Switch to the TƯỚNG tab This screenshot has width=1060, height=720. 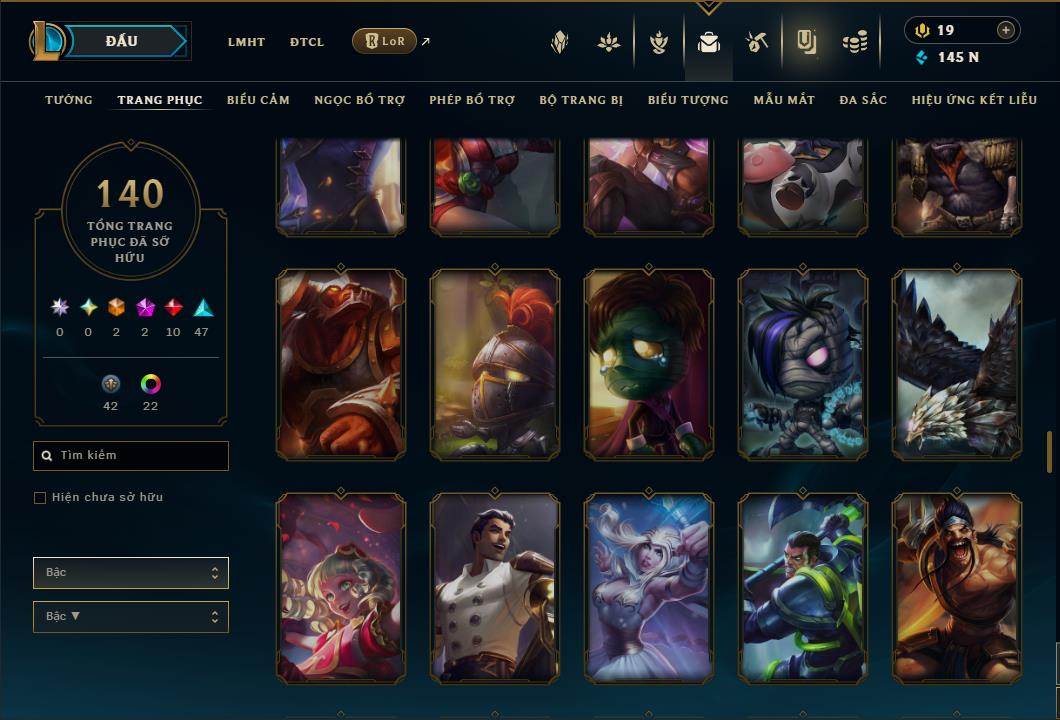tap(69, 100)
